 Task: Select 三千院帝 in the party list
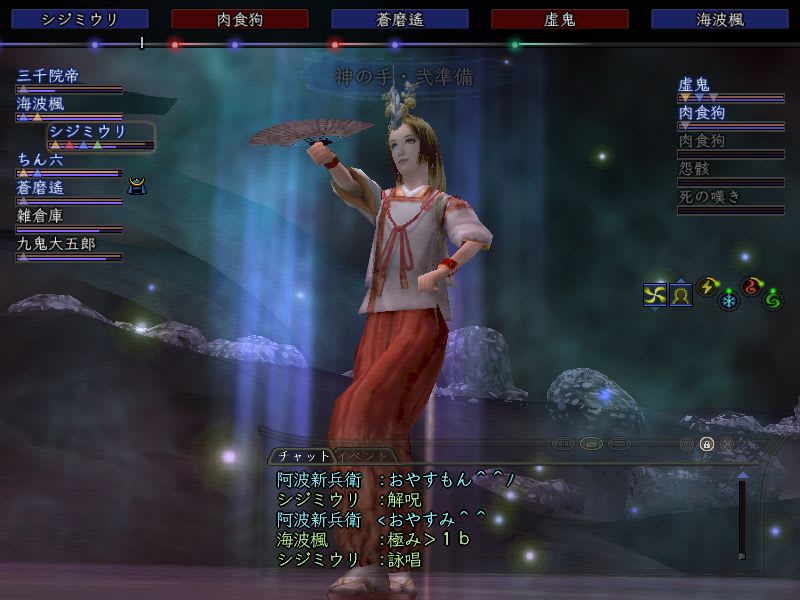(x=56, y=75)
